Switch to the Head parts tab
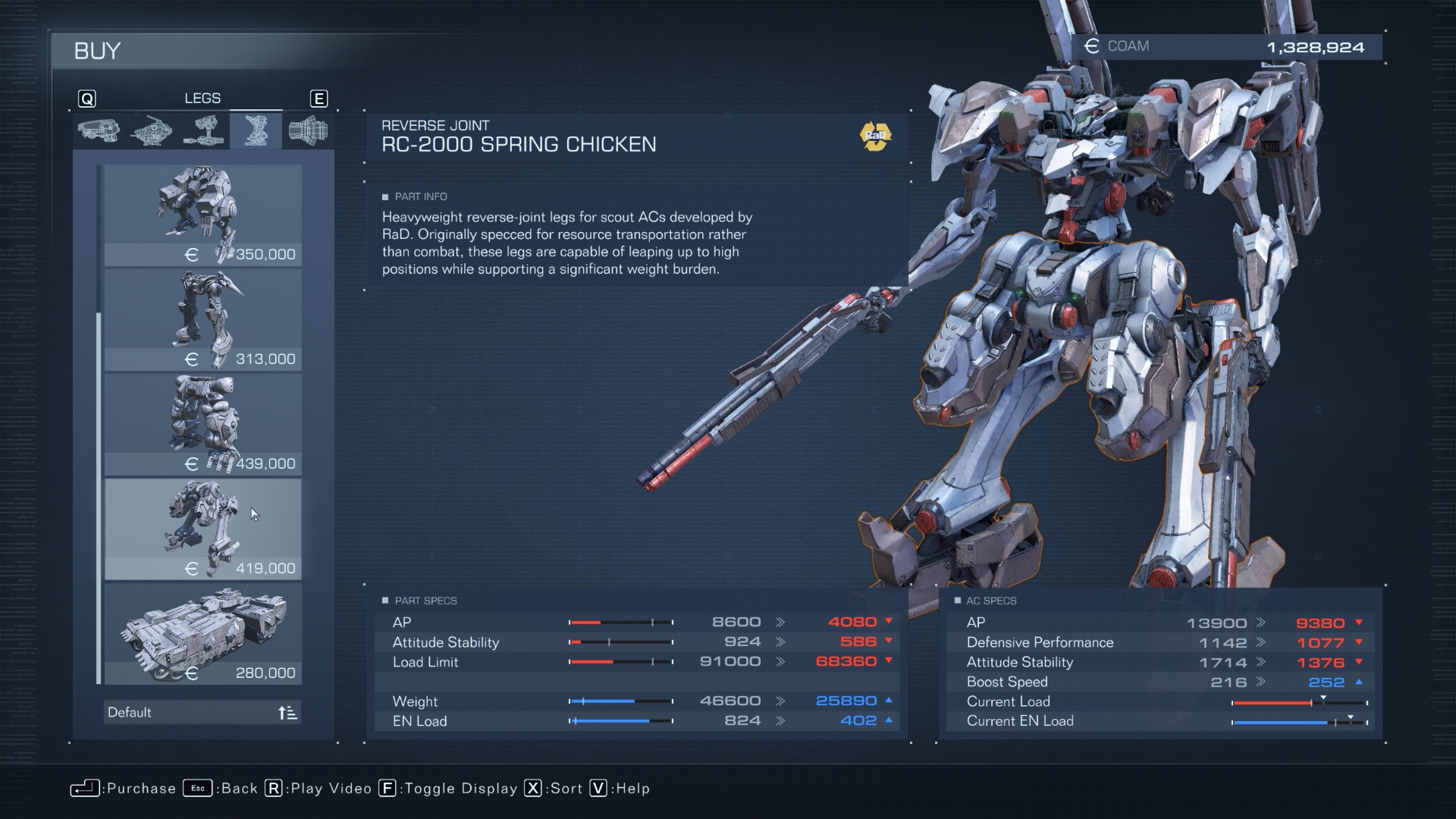Viewport: 1456px width, 819px height. pyautogui.click(x=99, y=130)
